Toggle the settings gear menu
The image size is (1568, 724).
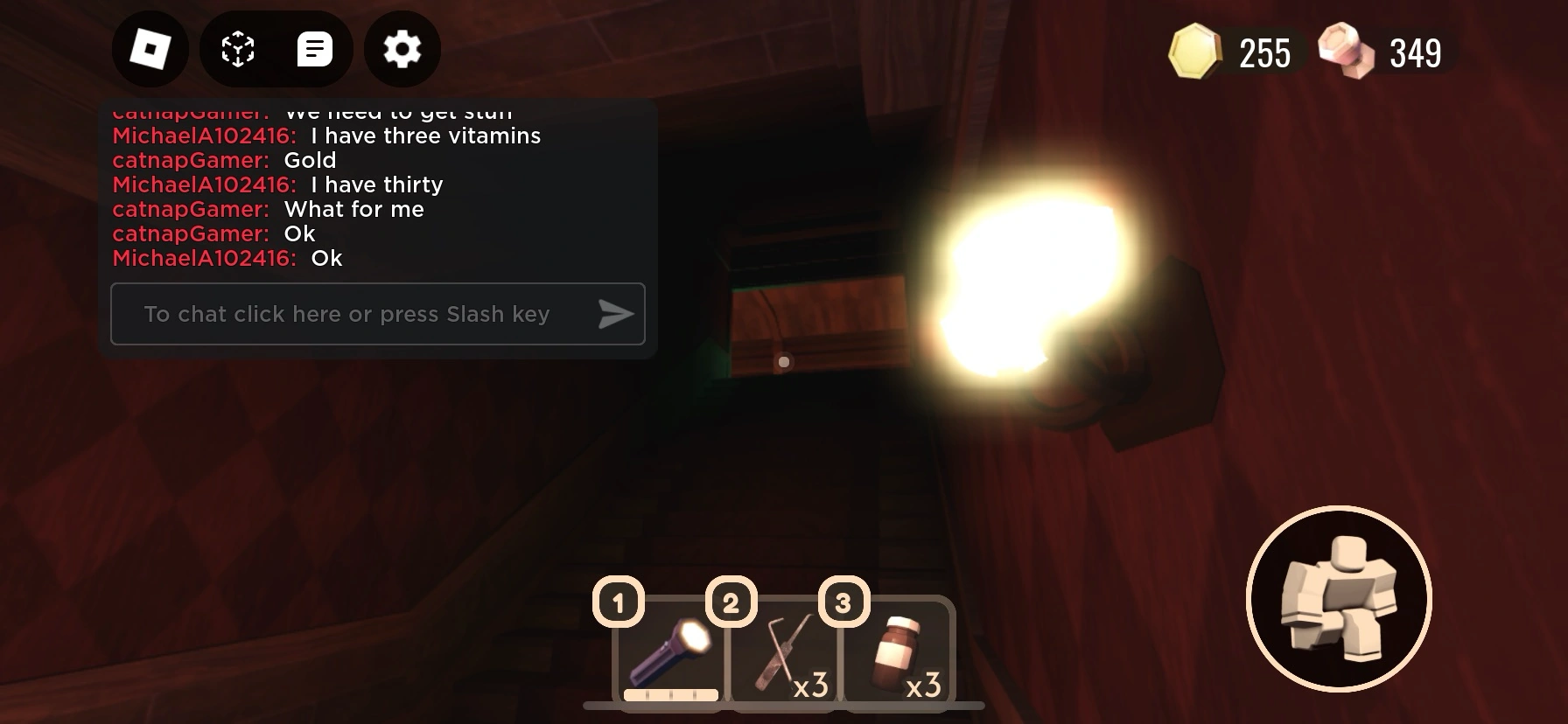402,50
